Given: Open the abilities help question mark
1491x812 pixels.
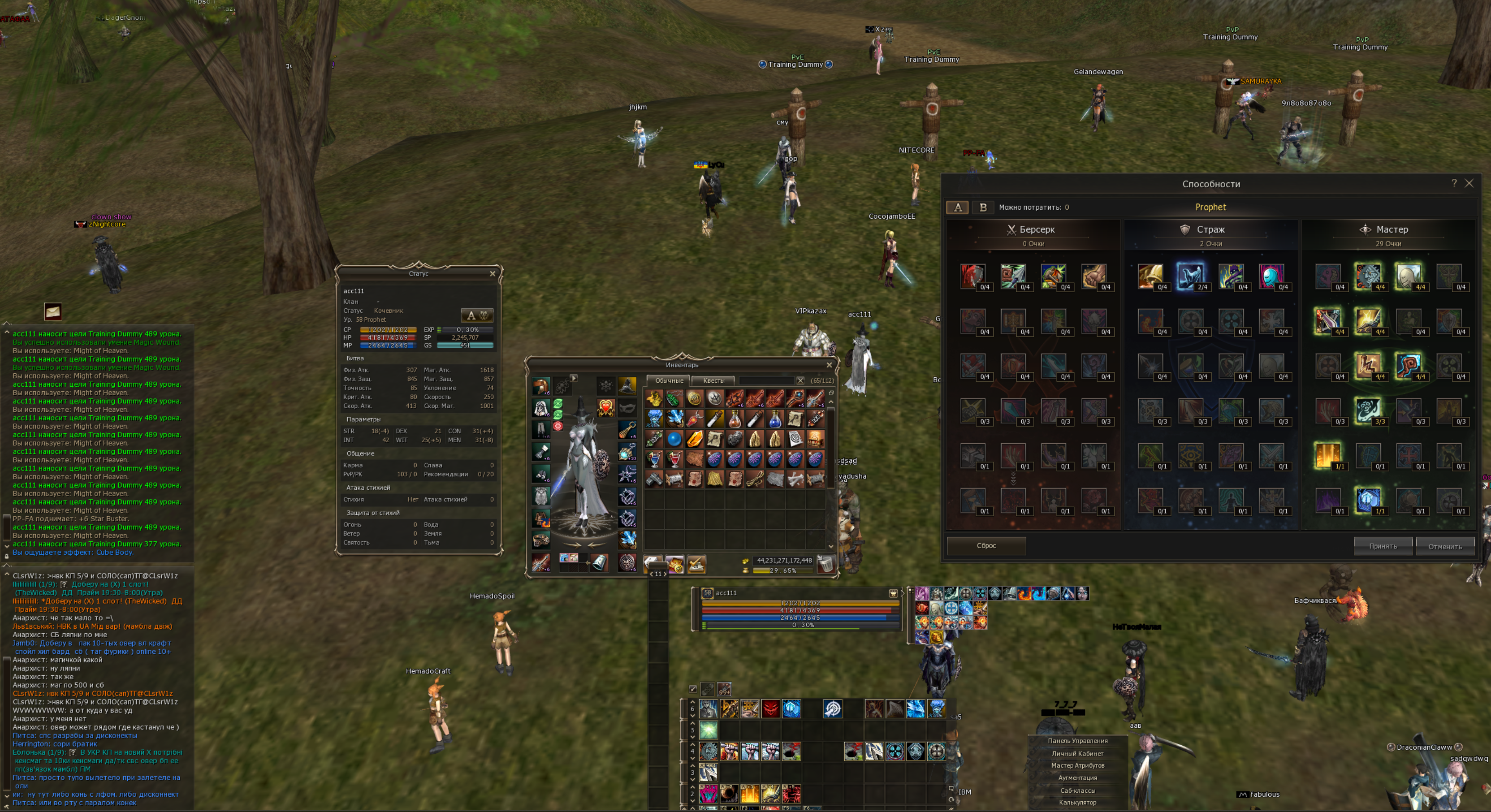Looking at the screenshot, I should (x=1454, y=183).
